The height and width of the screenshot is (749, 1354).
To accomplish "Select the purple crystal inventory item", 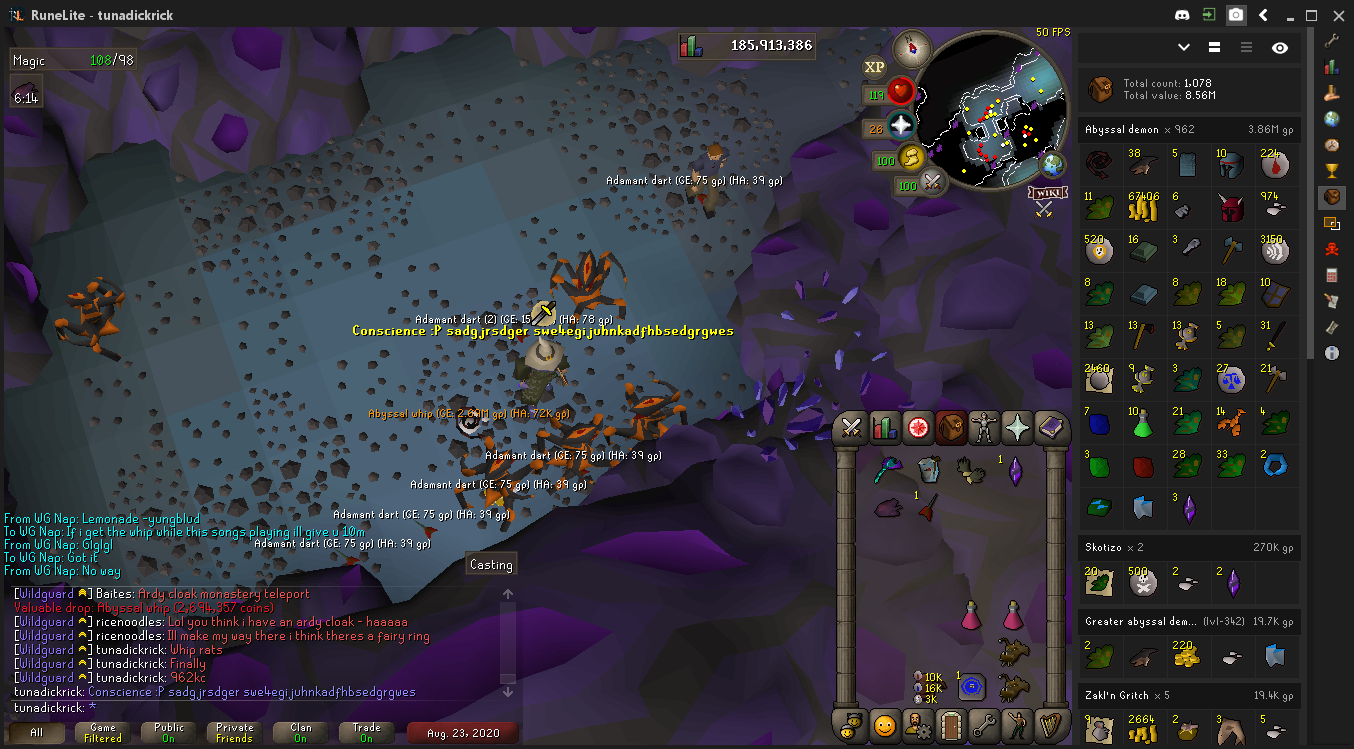I will pyautogui.click(x=1015, y=470).
